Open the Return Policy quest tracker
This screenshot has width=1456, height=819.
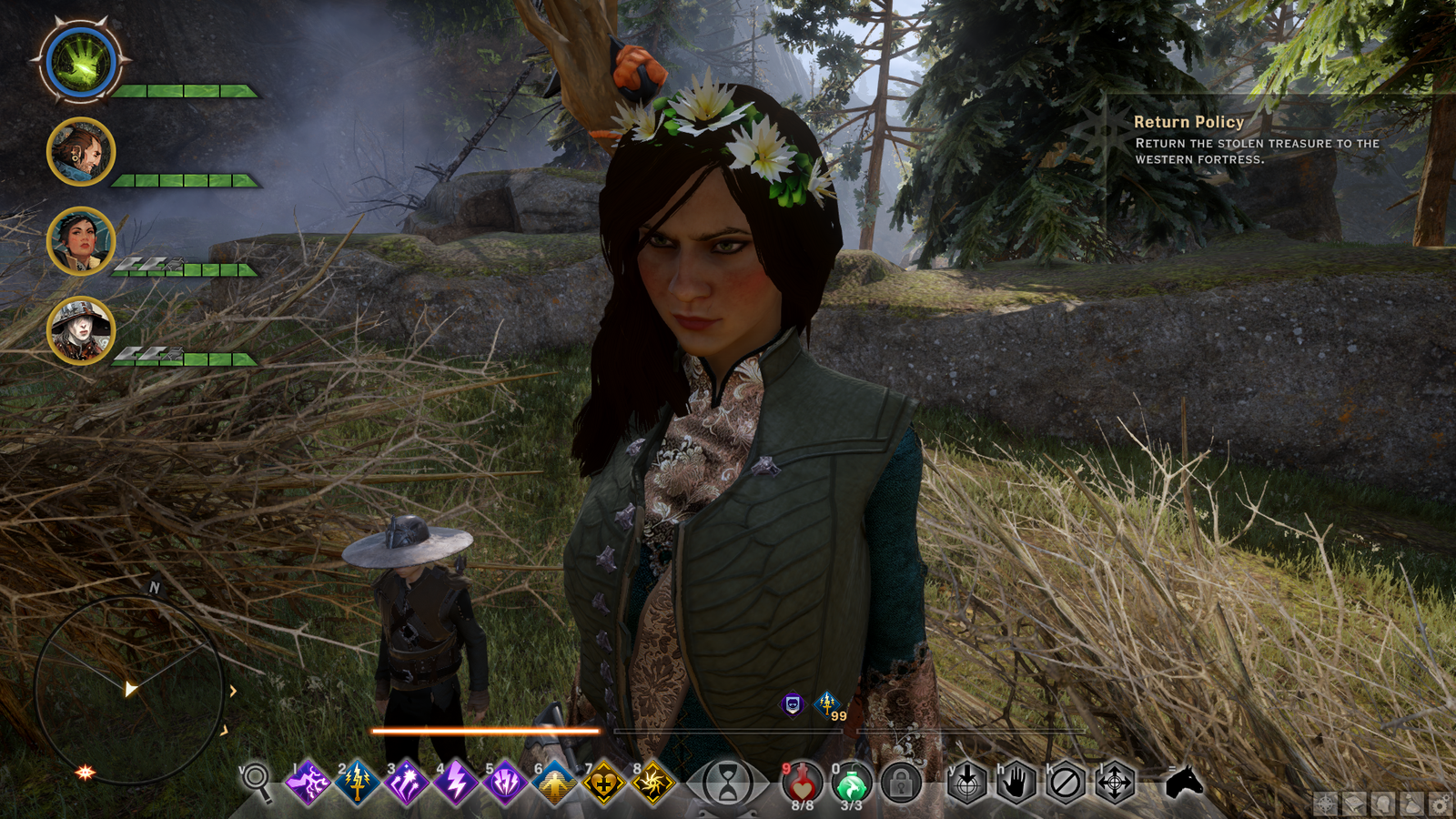tap(1188, 122)
